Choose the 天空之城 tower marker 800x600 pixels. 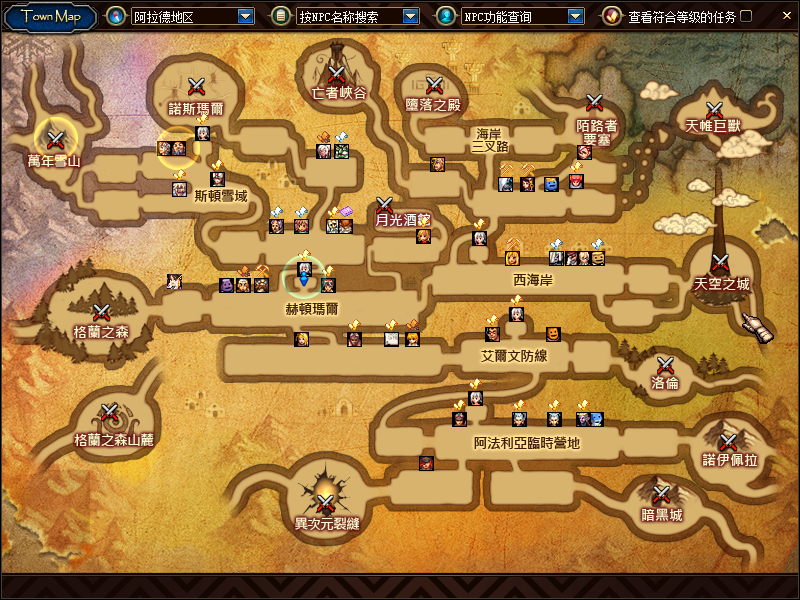(719, 265)
